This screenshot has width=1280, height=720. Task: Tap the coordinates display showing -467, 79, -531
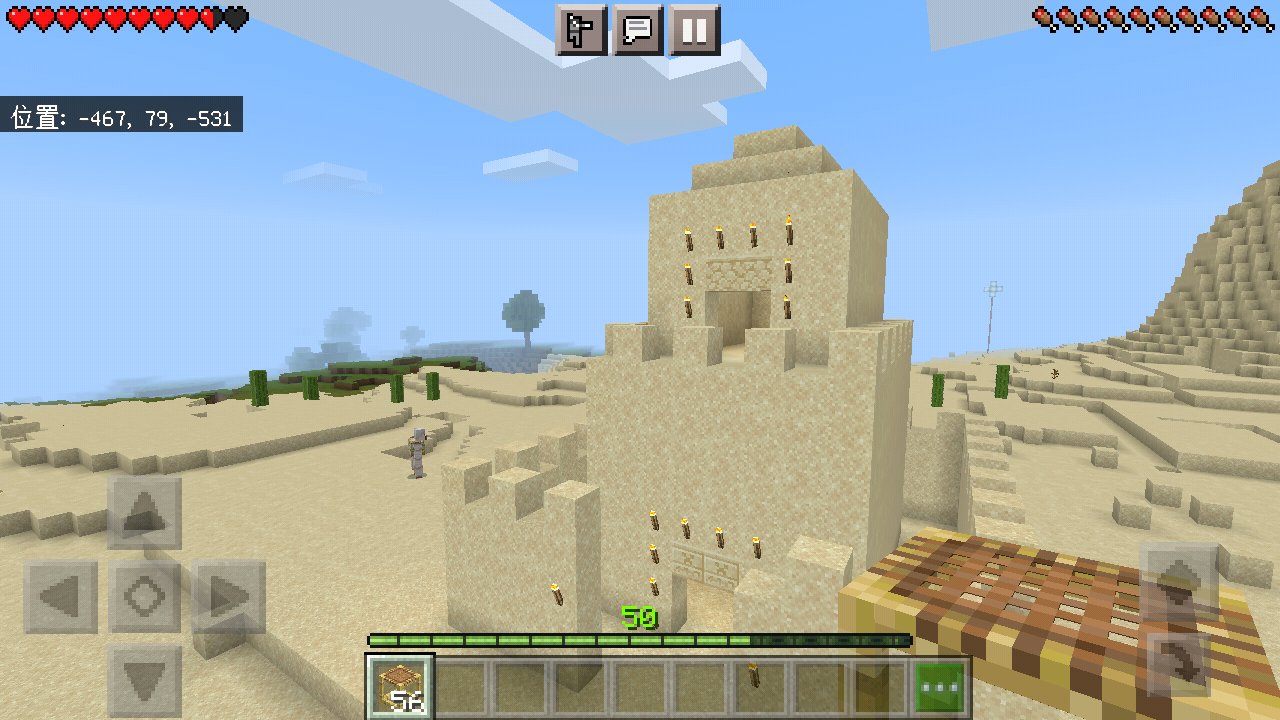[x=120, y=117]
